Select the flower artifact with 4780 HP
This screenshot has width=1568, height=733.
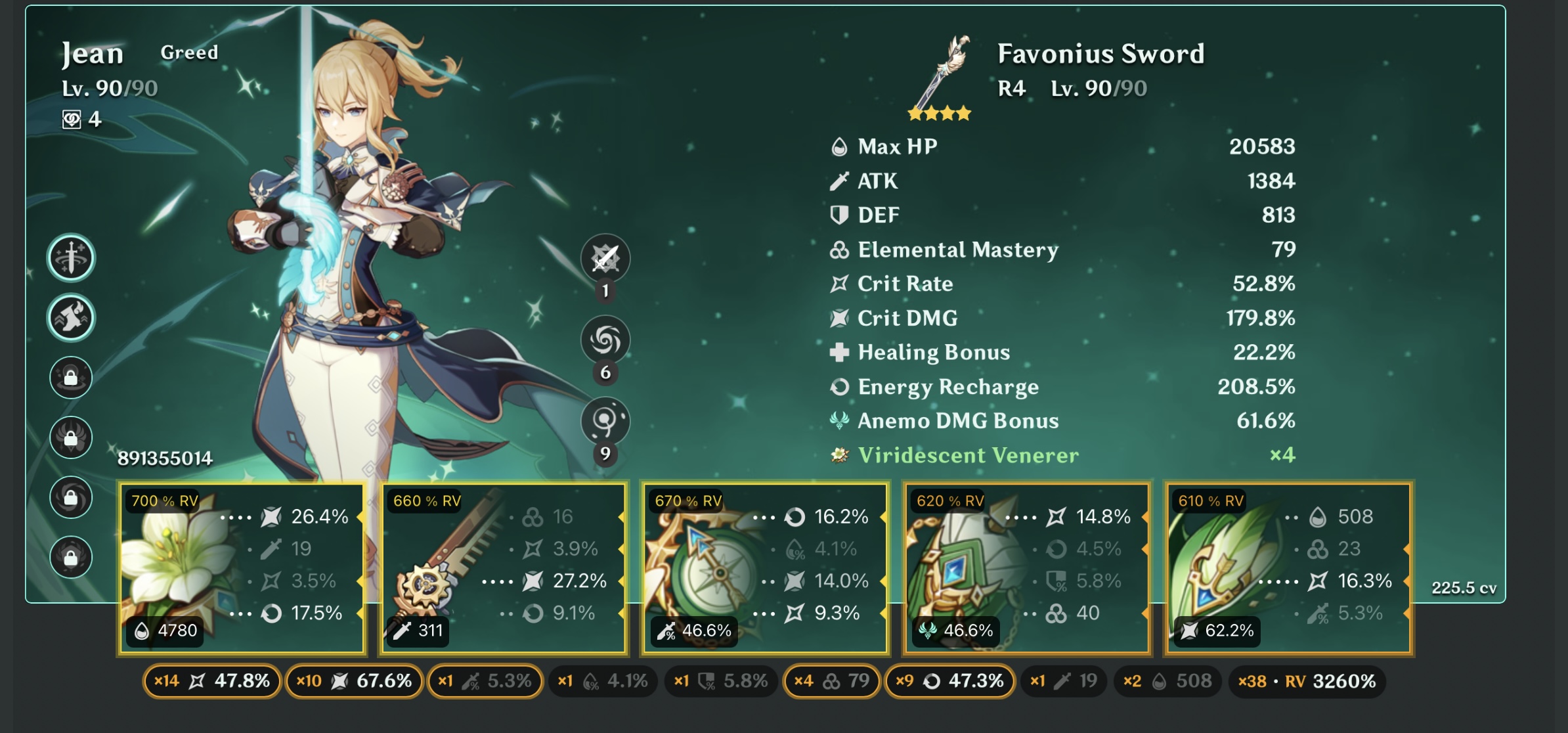242,569
